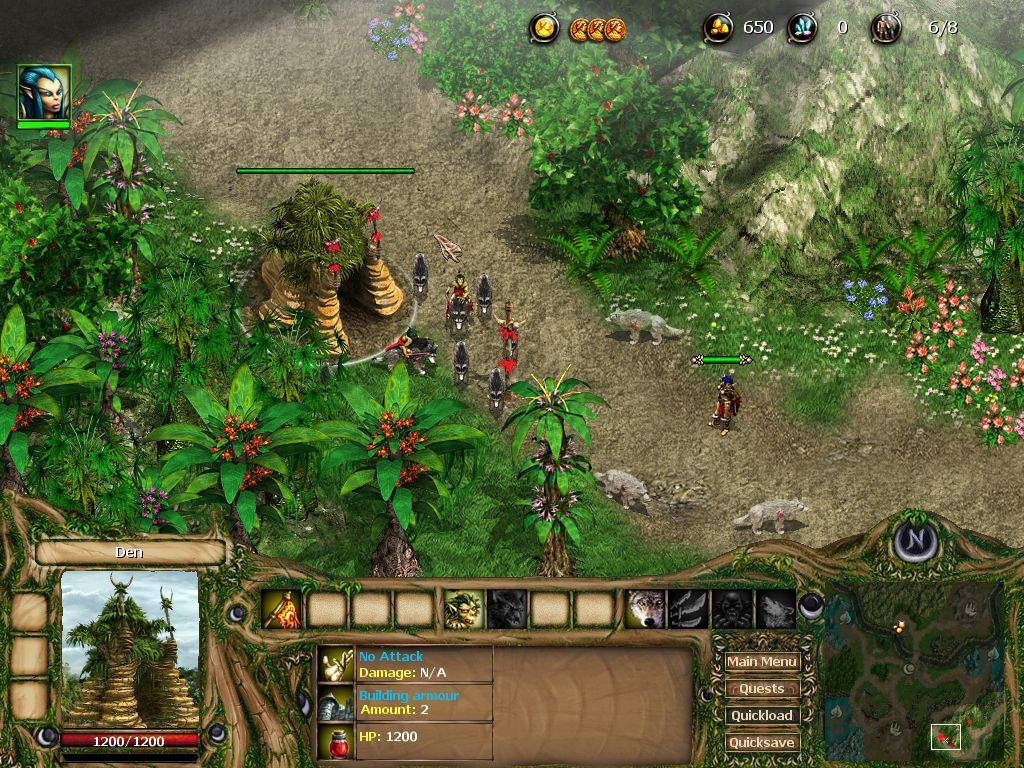Select the blue-haired elf hero portrait
This screenshot has width=1024, height=768.
44,93
